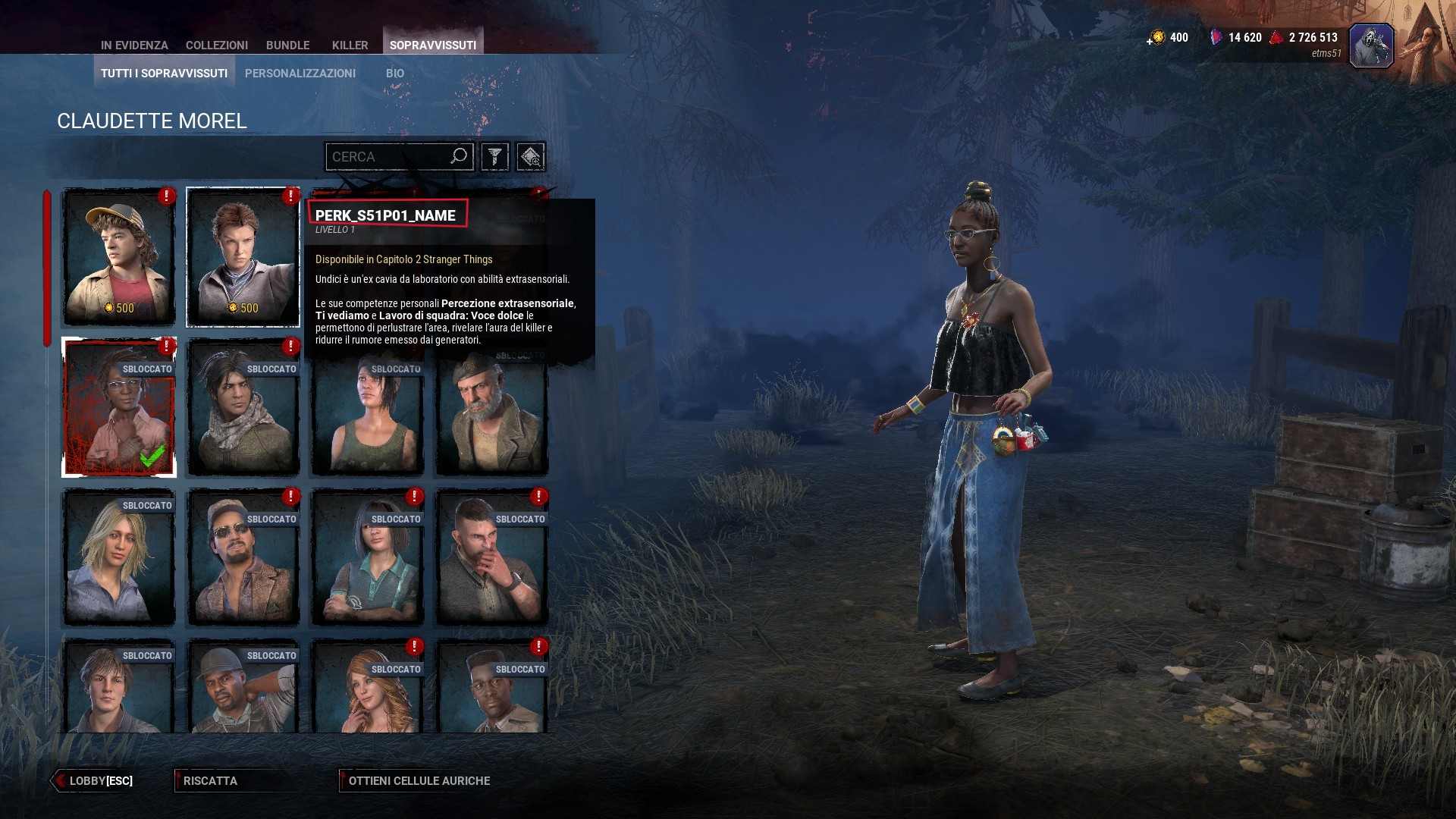Select the blonde woman survivor portrait

point(119,557)
